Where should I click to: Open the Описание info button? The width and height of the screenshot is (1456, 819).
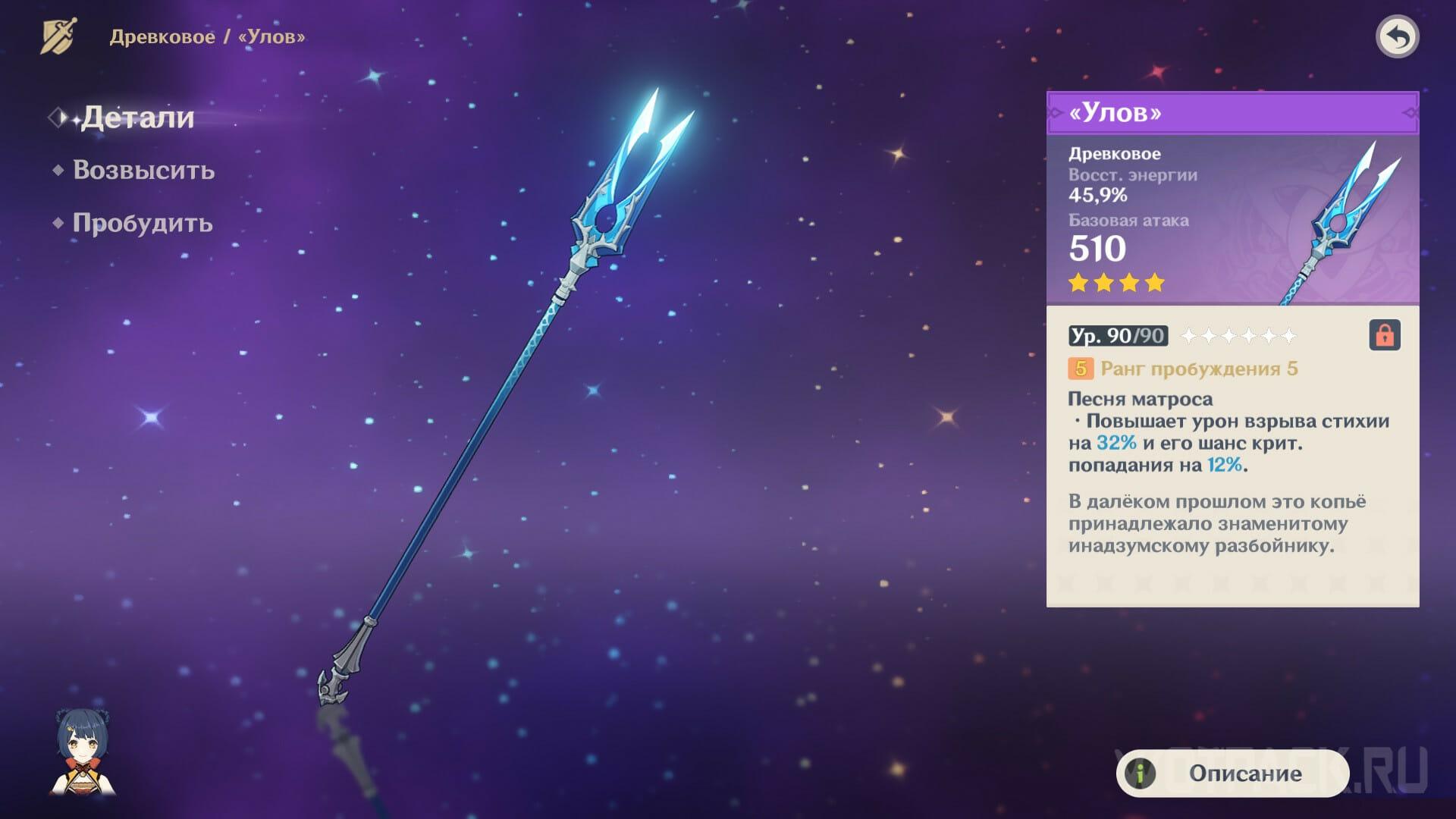[1232, 773]
